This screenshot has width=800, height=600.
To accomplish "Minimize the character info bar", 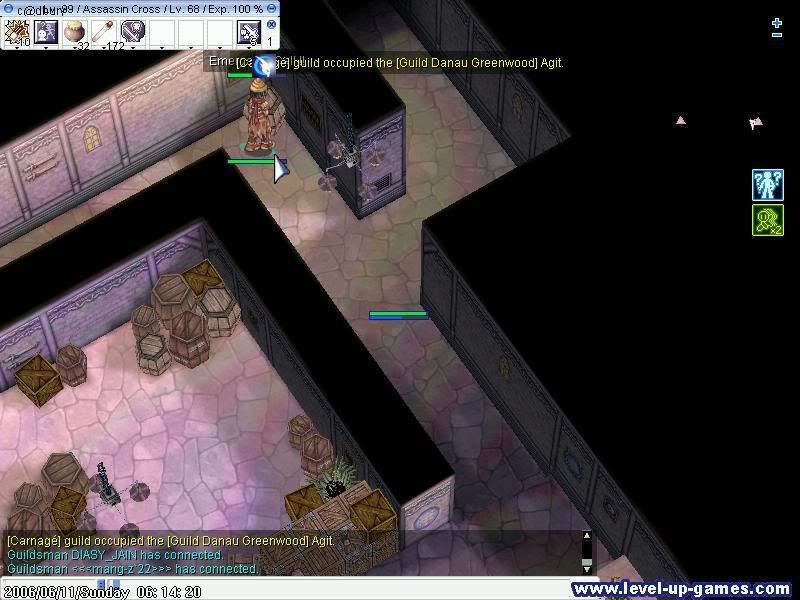I will 271,9.
